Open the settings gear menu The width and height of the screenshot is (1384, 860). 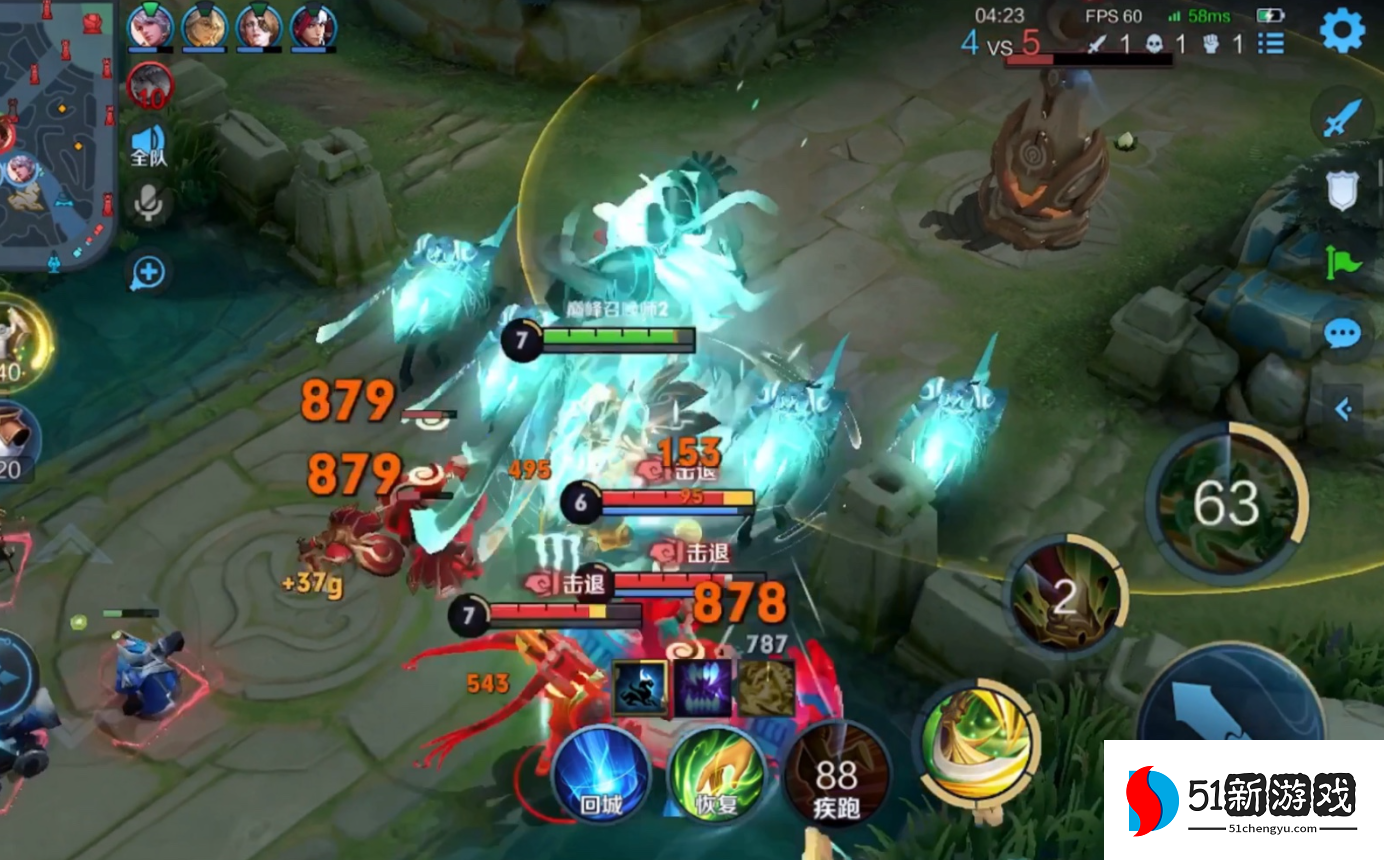[x=1342, y=31]
